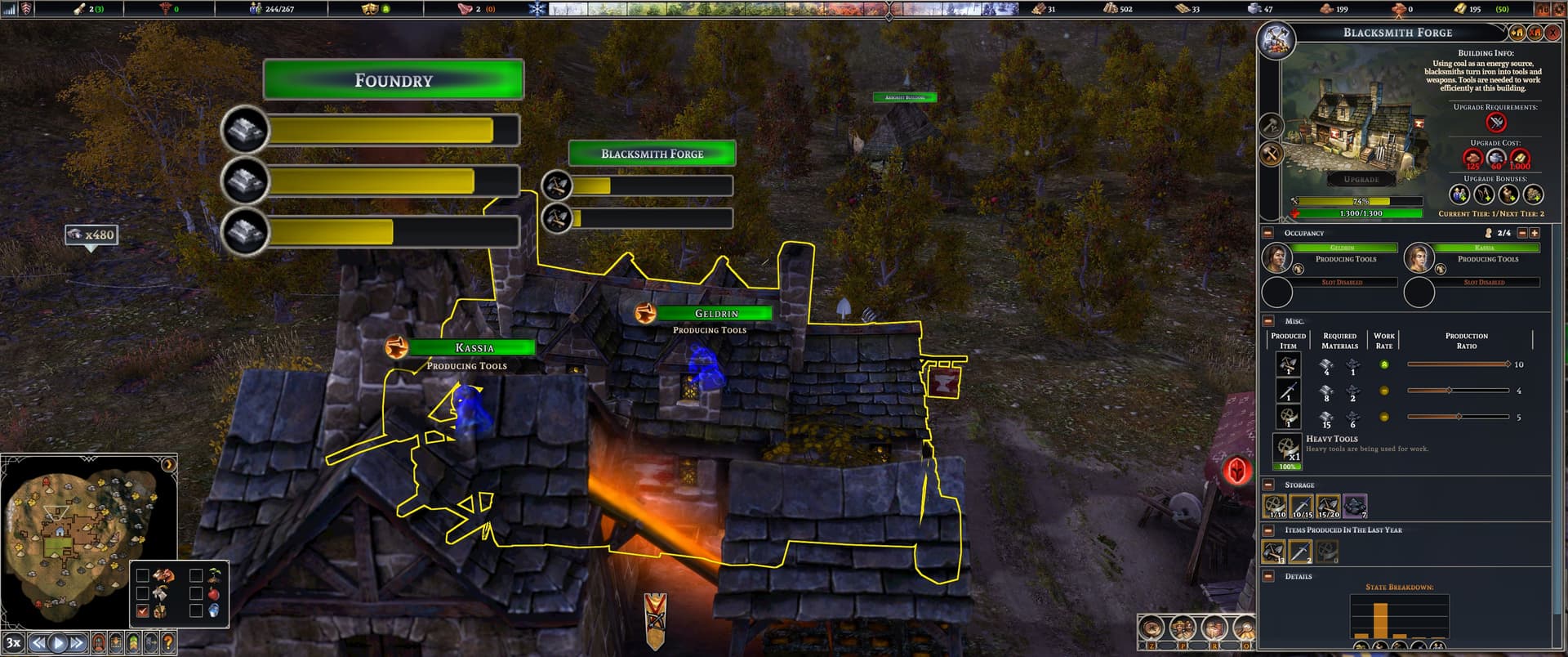Slow down game with rewind arrows
Image resolution: width=1568 pixels, height=657 pixels.
[x=38, y=643]
